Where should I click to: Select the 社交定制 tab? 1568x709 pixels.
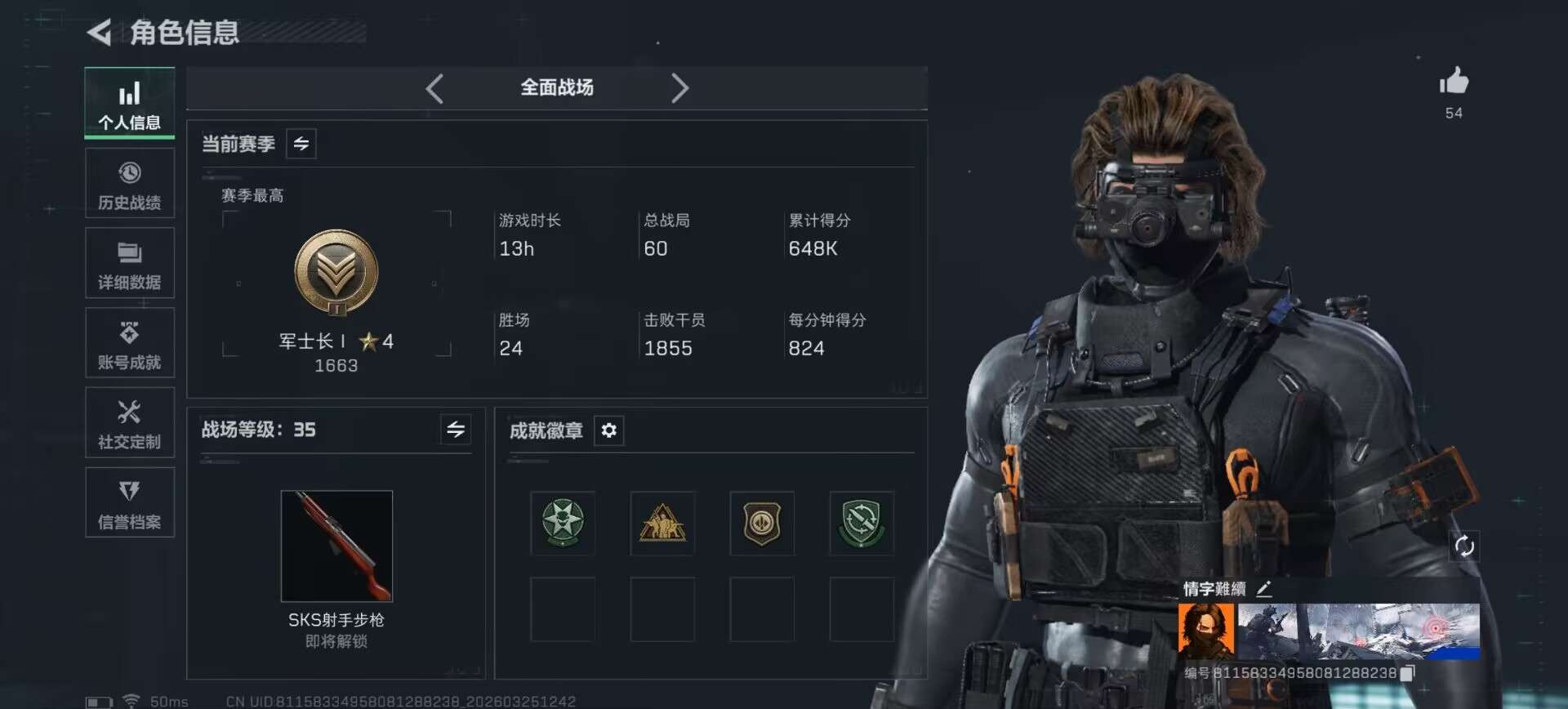click(x=130, y=423)
